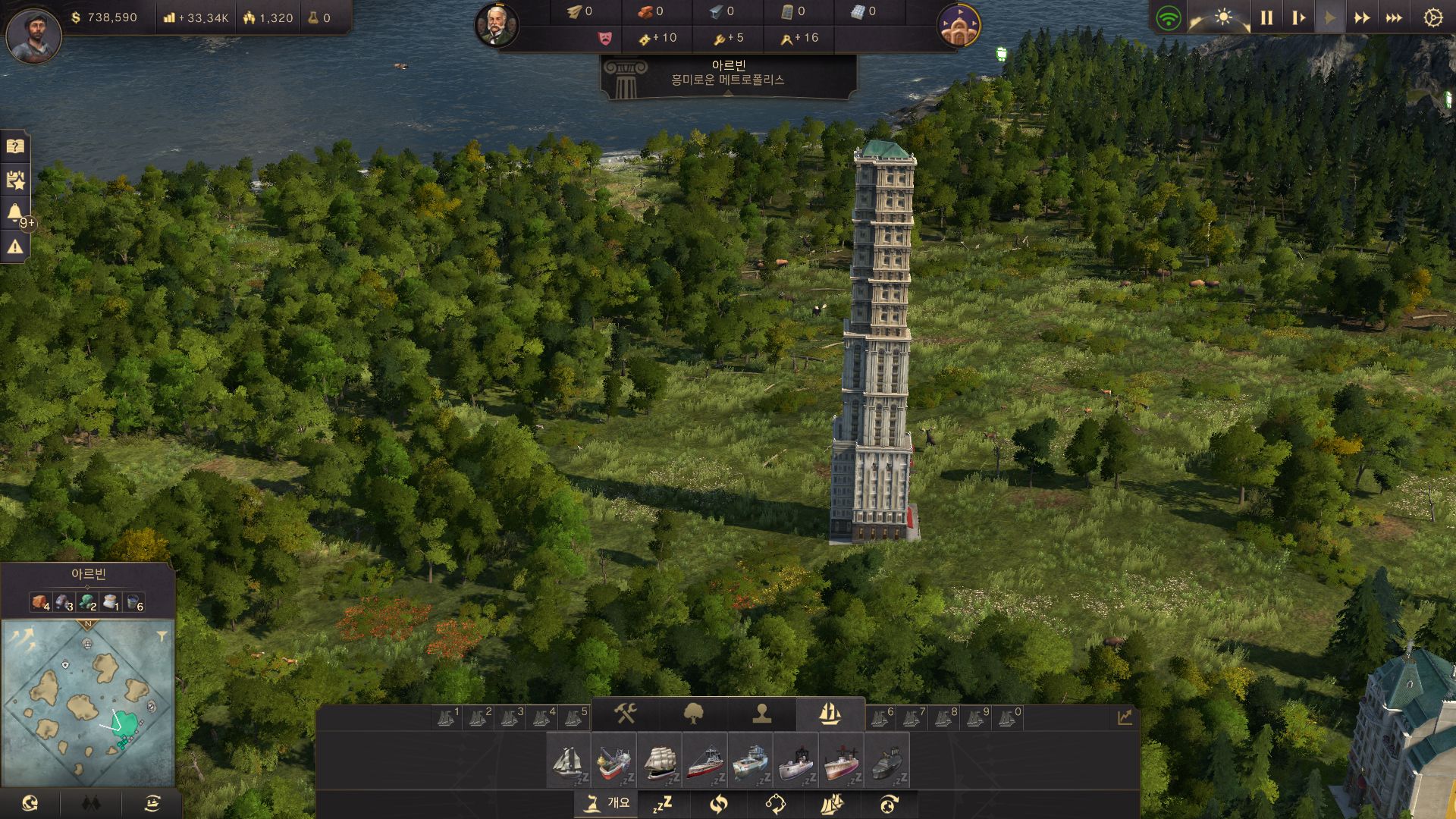Viewport: 1456px width, 819px height.
Task: Open the warning triangle alerts
Action: click(x=15, y=247)
